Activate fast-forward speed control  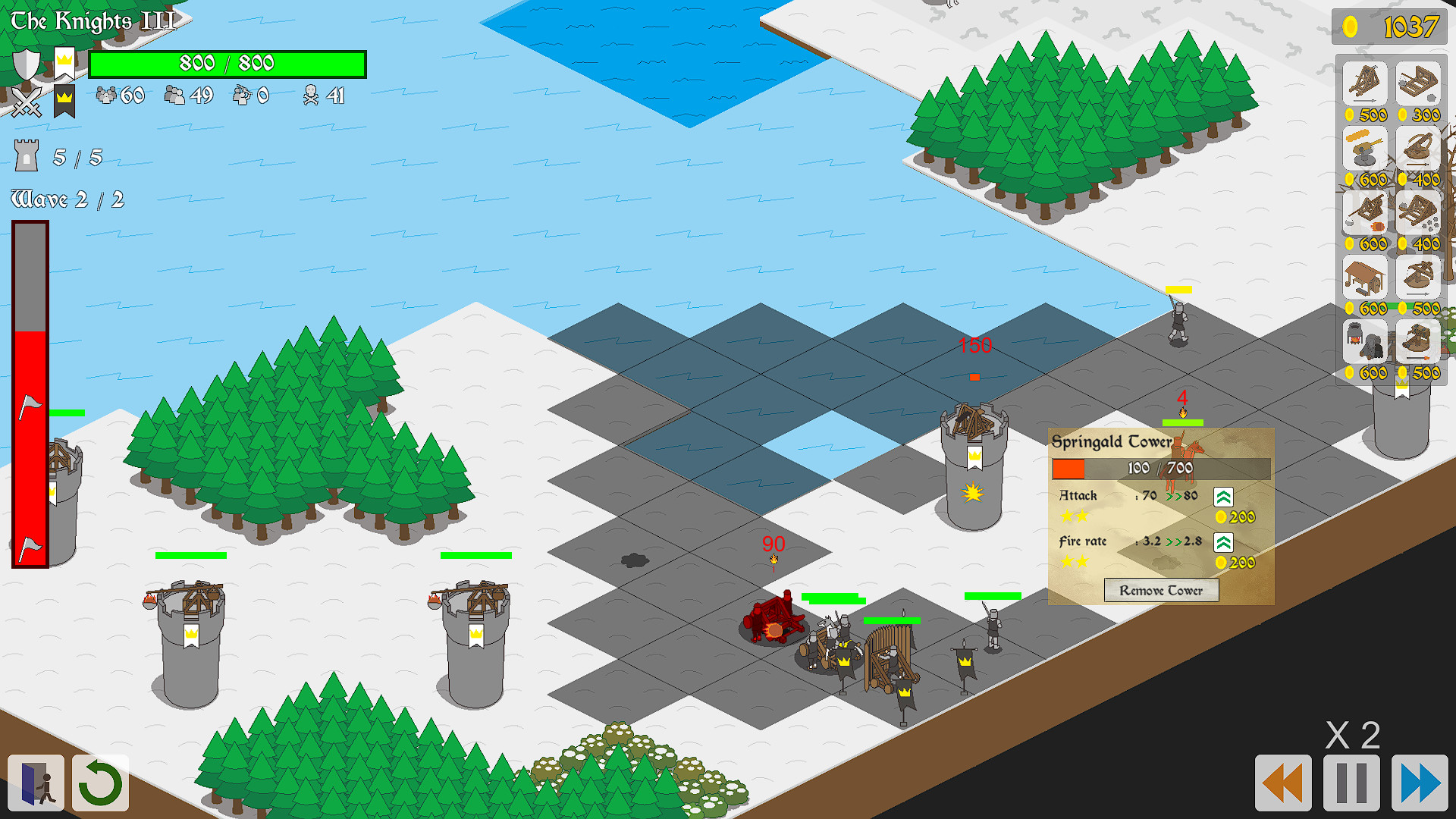[x=1420, y=781]
